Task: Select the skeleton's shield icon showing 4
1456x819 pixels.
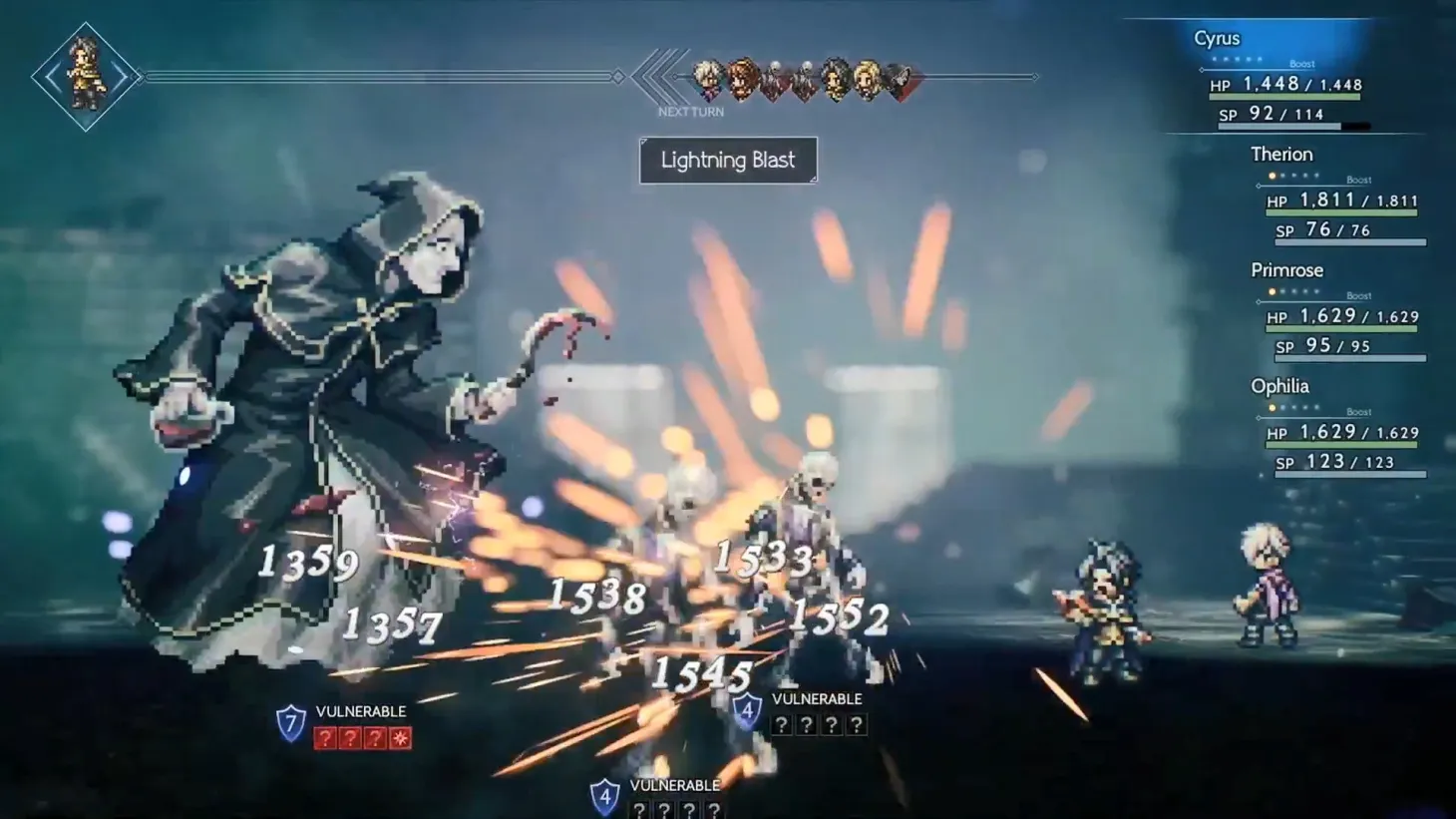Action: point(747,707)
